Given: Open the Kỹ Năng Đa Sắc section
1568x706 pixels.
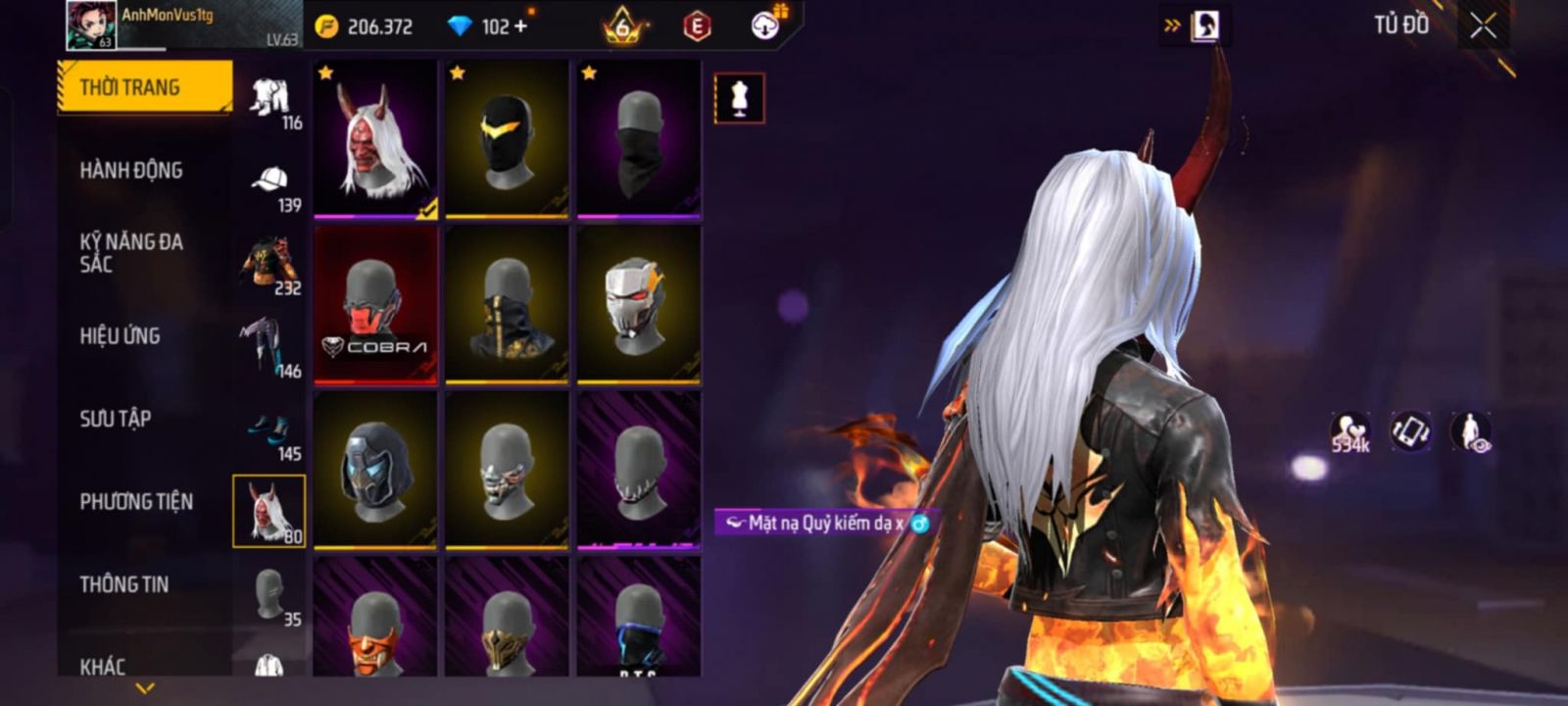Looking at the screenshot, I should tap(131, 253).
